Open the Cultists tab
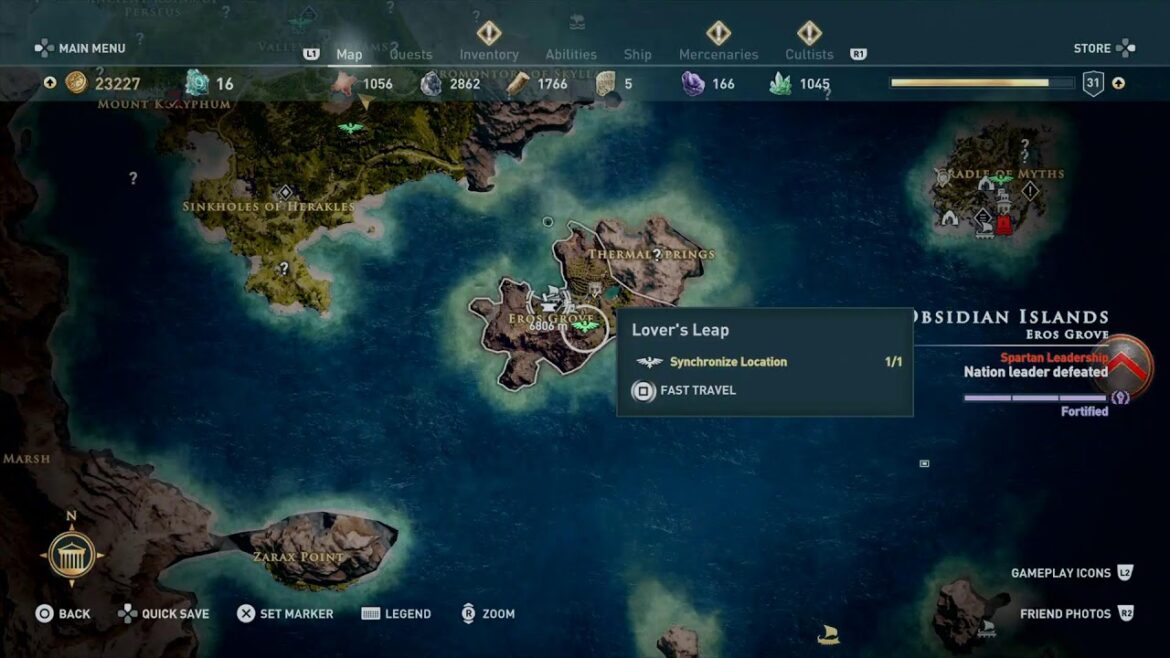The image size is (1170, 658). [809, 55]
